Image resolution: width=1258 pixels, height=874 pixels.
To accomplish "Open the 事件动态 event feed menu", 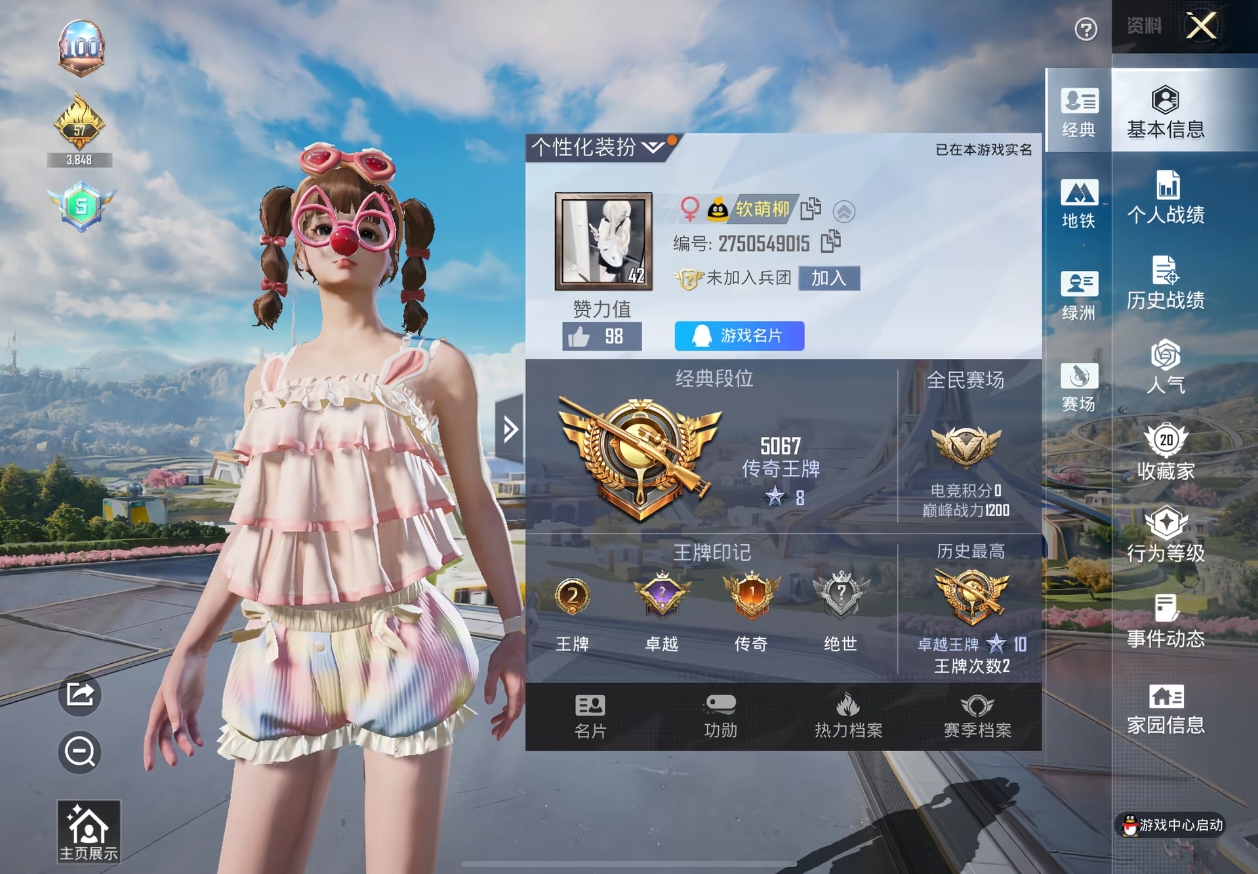I will pyautogui.click(x=1165, y=621).
